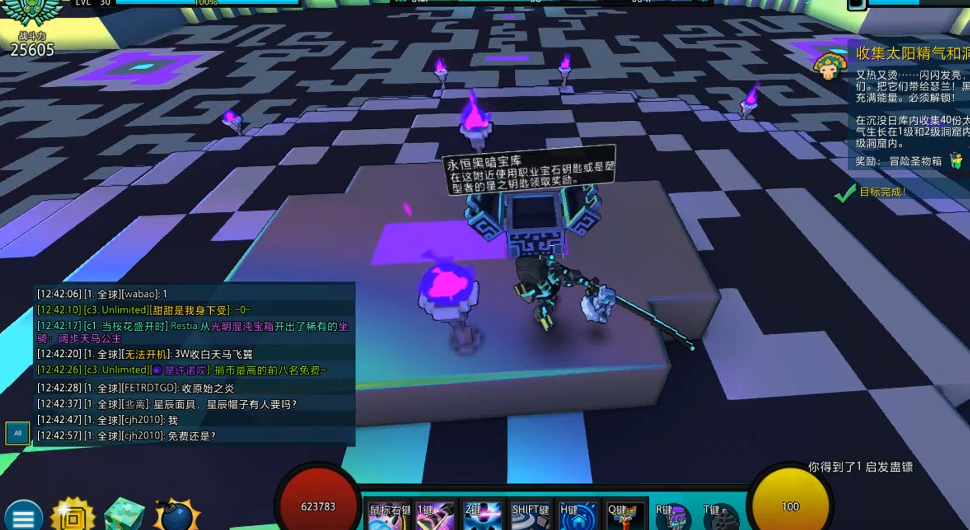Activate the ability in slot 2
The width and height of the screenshot is (970, 530).
pyautogui.click(x=483, y=514)
